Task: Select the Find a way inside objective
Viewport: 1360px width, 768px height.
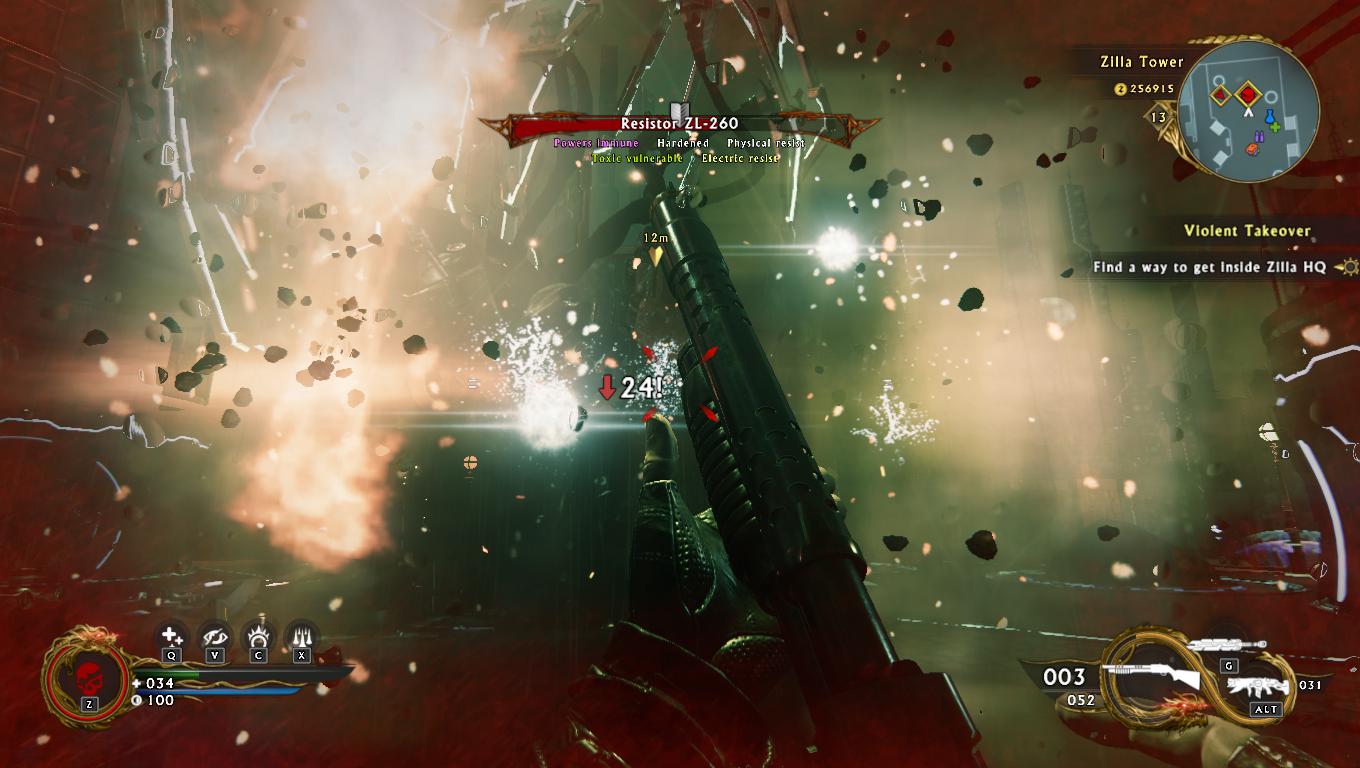Action: coord(1208,267)
